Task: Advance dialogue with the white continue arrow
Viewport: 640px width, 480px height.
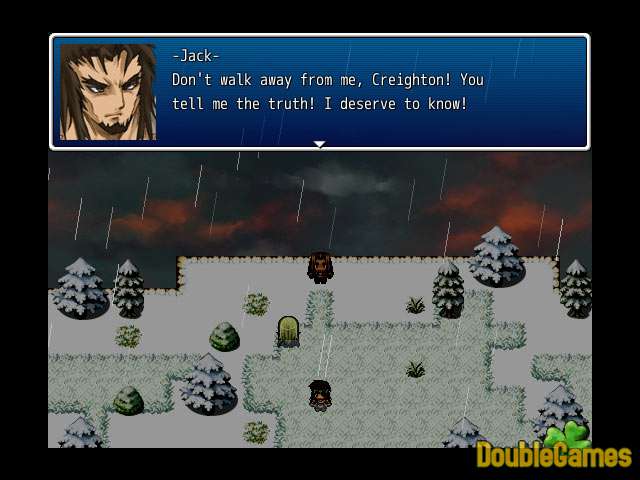Action: click(319, 145)
